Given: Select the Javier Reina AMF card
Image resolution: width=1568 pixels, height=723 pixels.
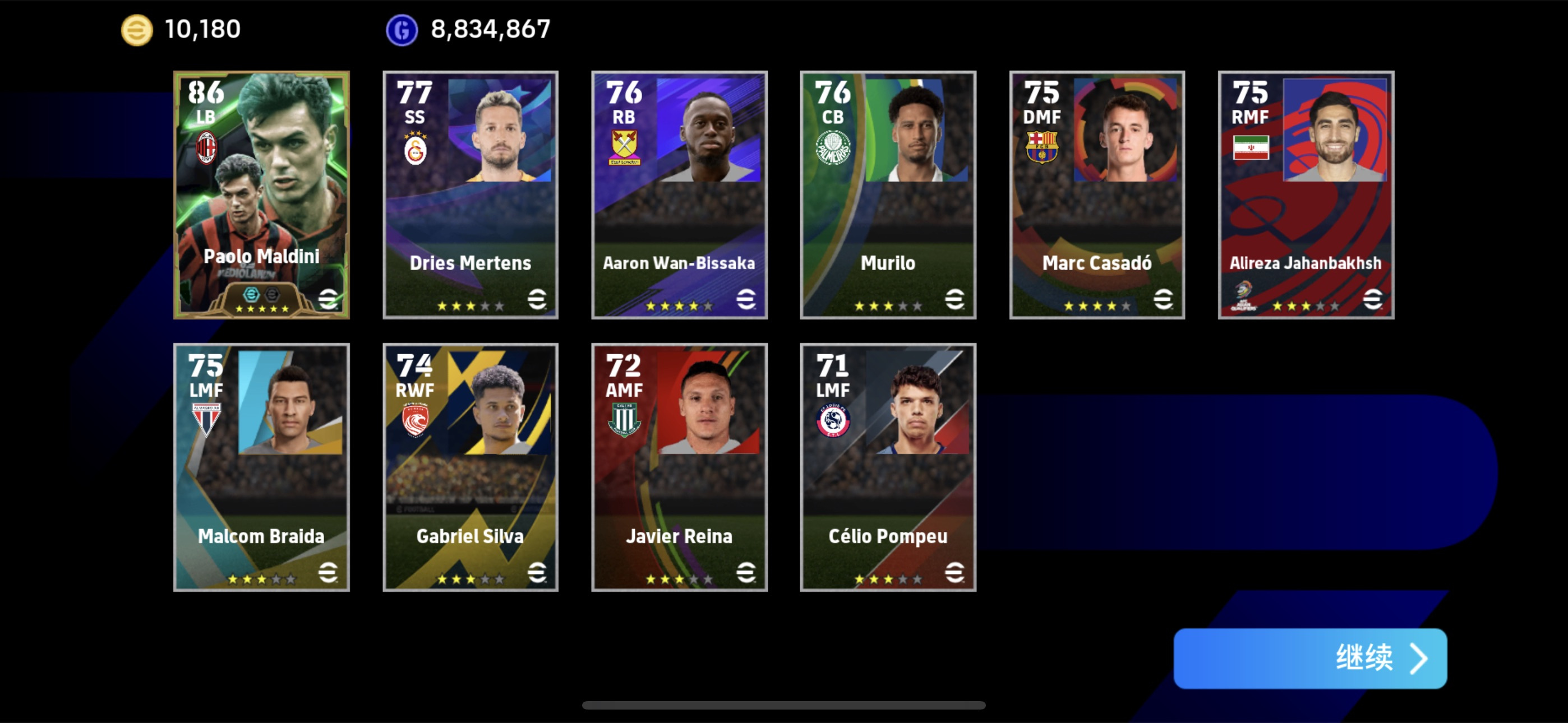Looking at the screenshot, I should [679, 467].
